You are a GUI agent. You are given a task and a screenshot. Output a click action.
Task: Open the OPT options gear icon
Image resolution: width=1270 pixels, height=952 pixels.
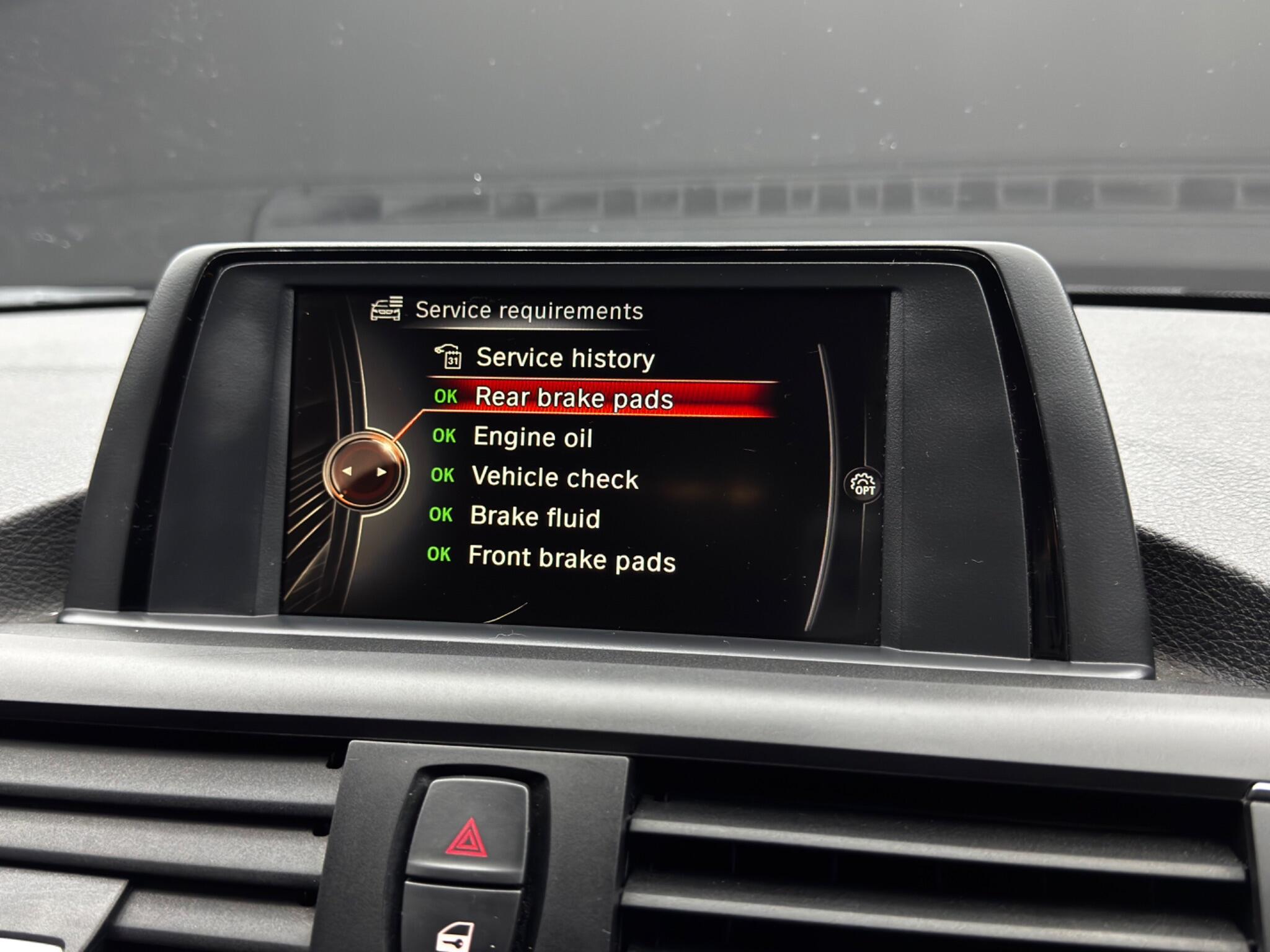(x=863, y=485)
